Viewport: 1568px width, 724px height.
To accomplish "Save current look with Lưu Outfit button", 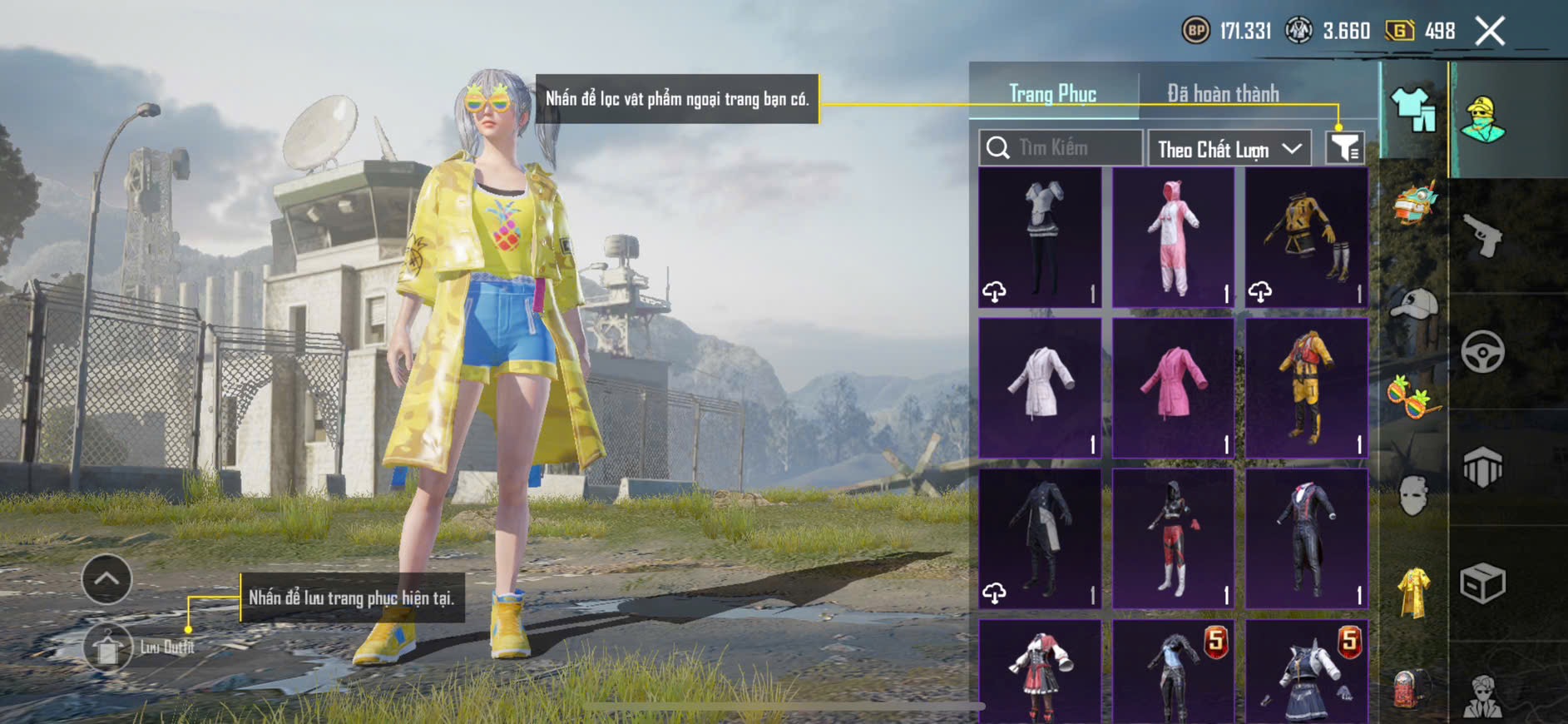I will coord(108,647).
